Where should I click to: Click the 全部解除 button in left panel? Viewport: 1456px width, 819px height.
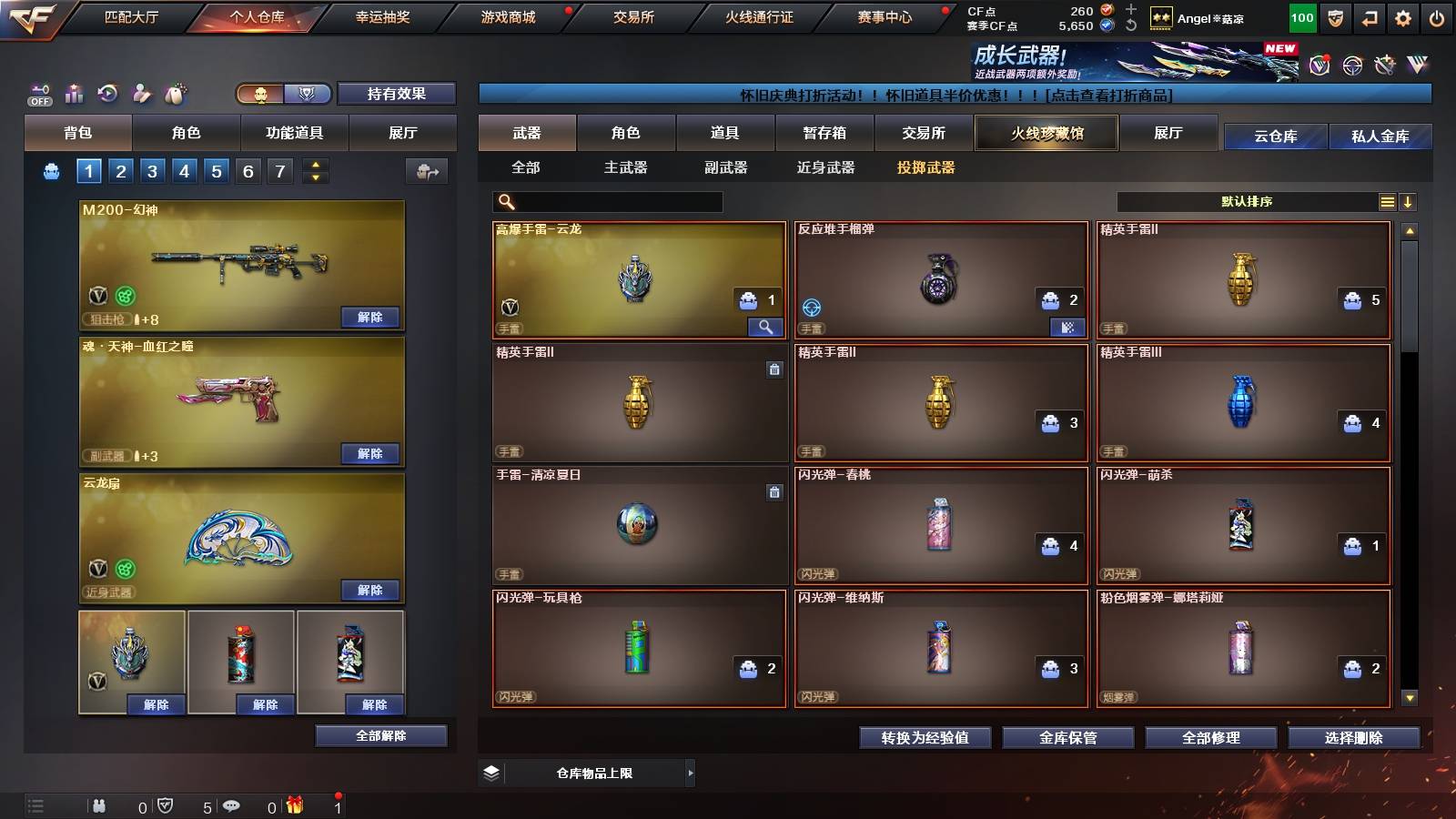(x=381, y=736)
